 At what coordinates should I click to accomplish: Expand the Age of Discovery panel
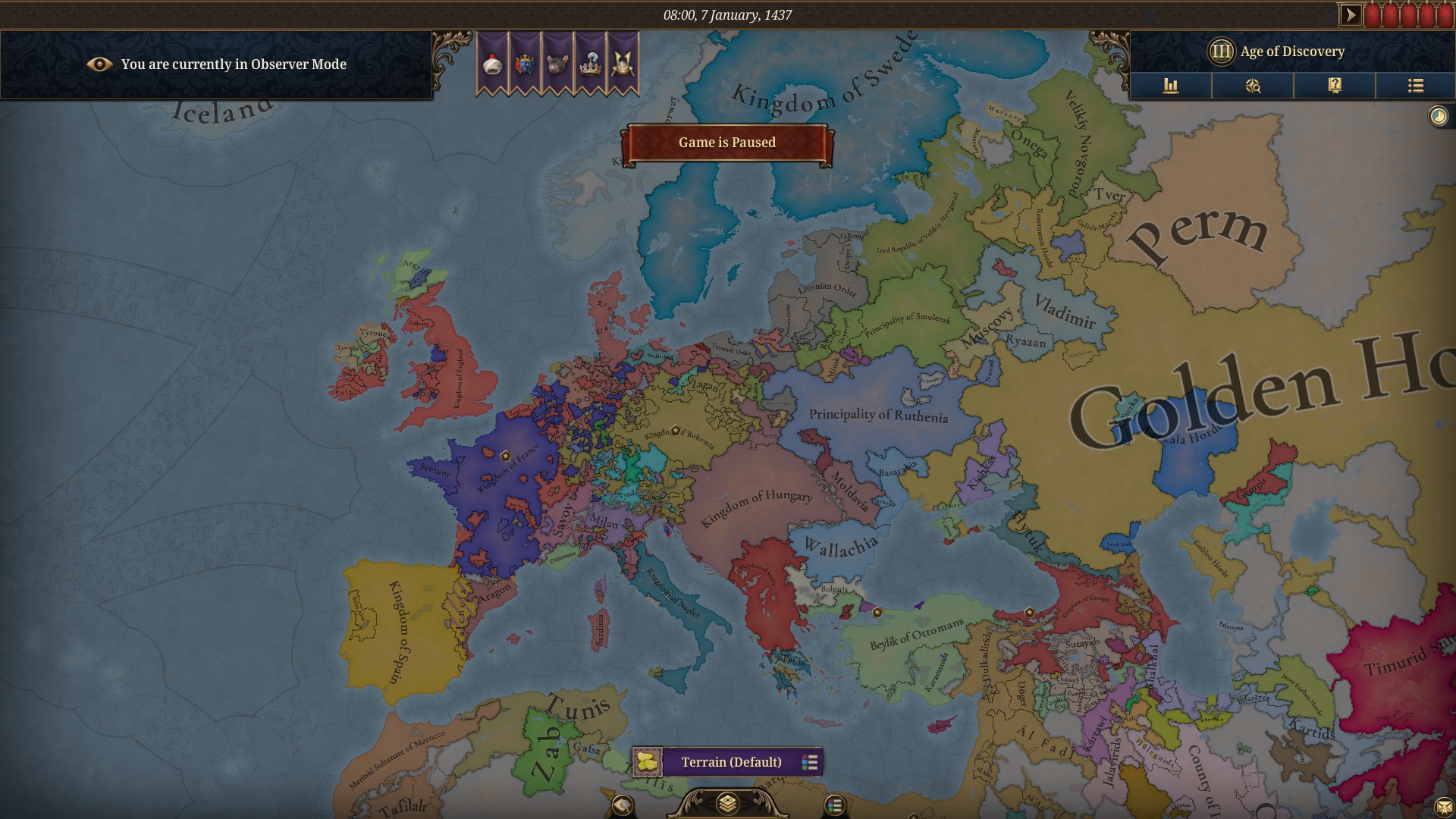1289,52
